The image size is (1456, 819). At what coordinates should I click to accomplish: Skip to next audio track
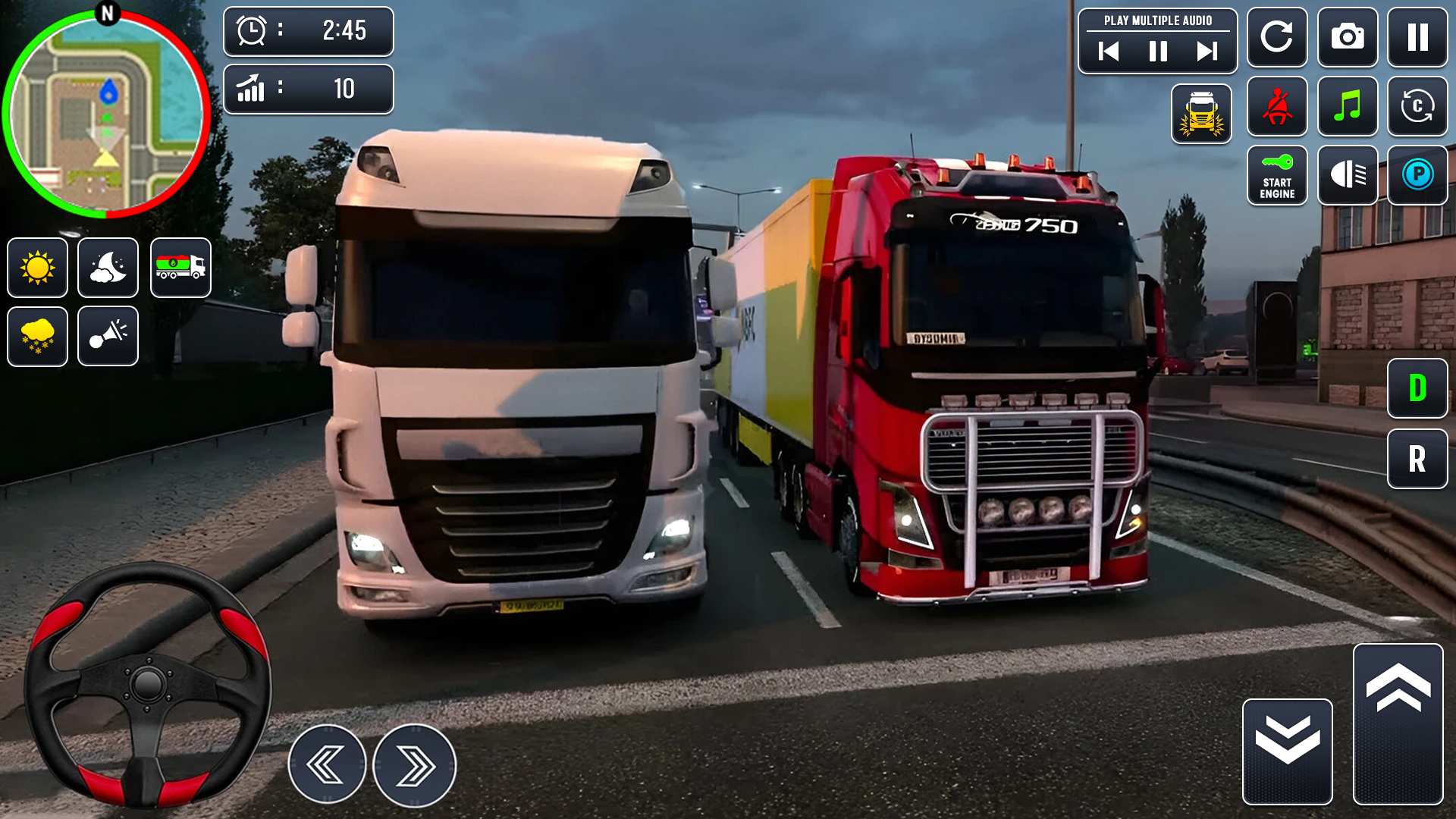[x=1206, y=52]
